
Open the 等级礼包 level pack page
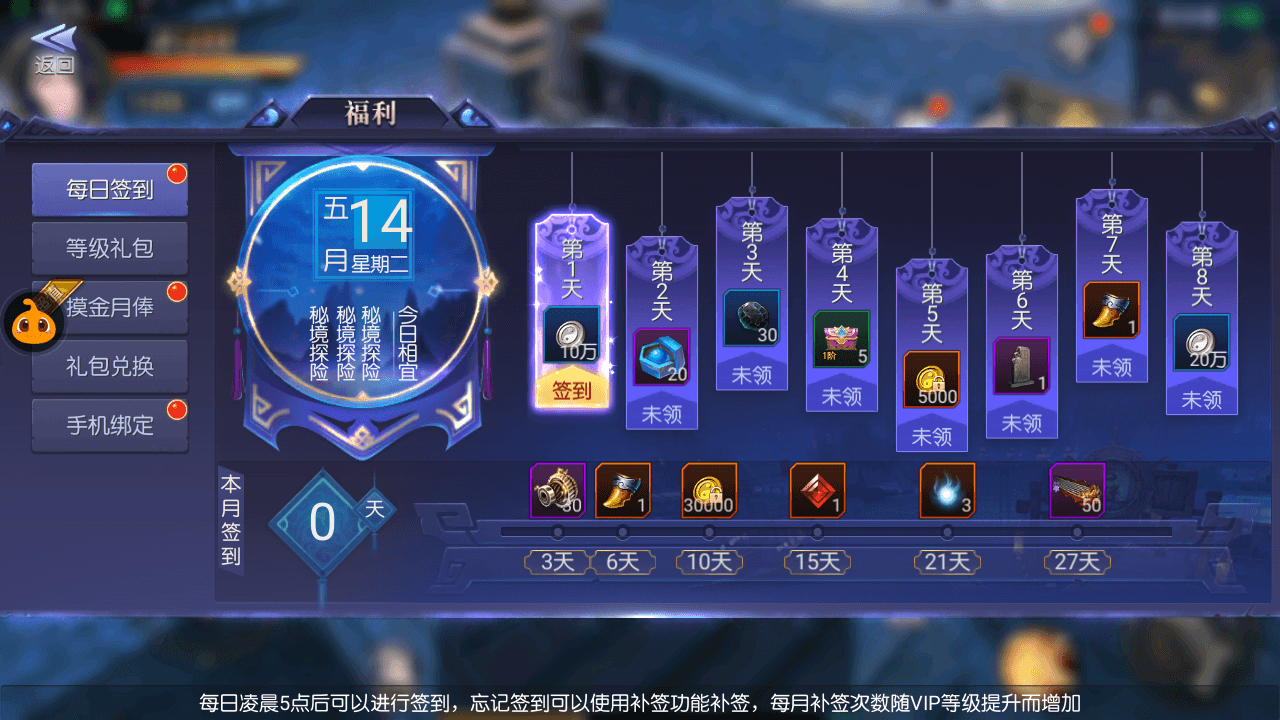point(110,247)
